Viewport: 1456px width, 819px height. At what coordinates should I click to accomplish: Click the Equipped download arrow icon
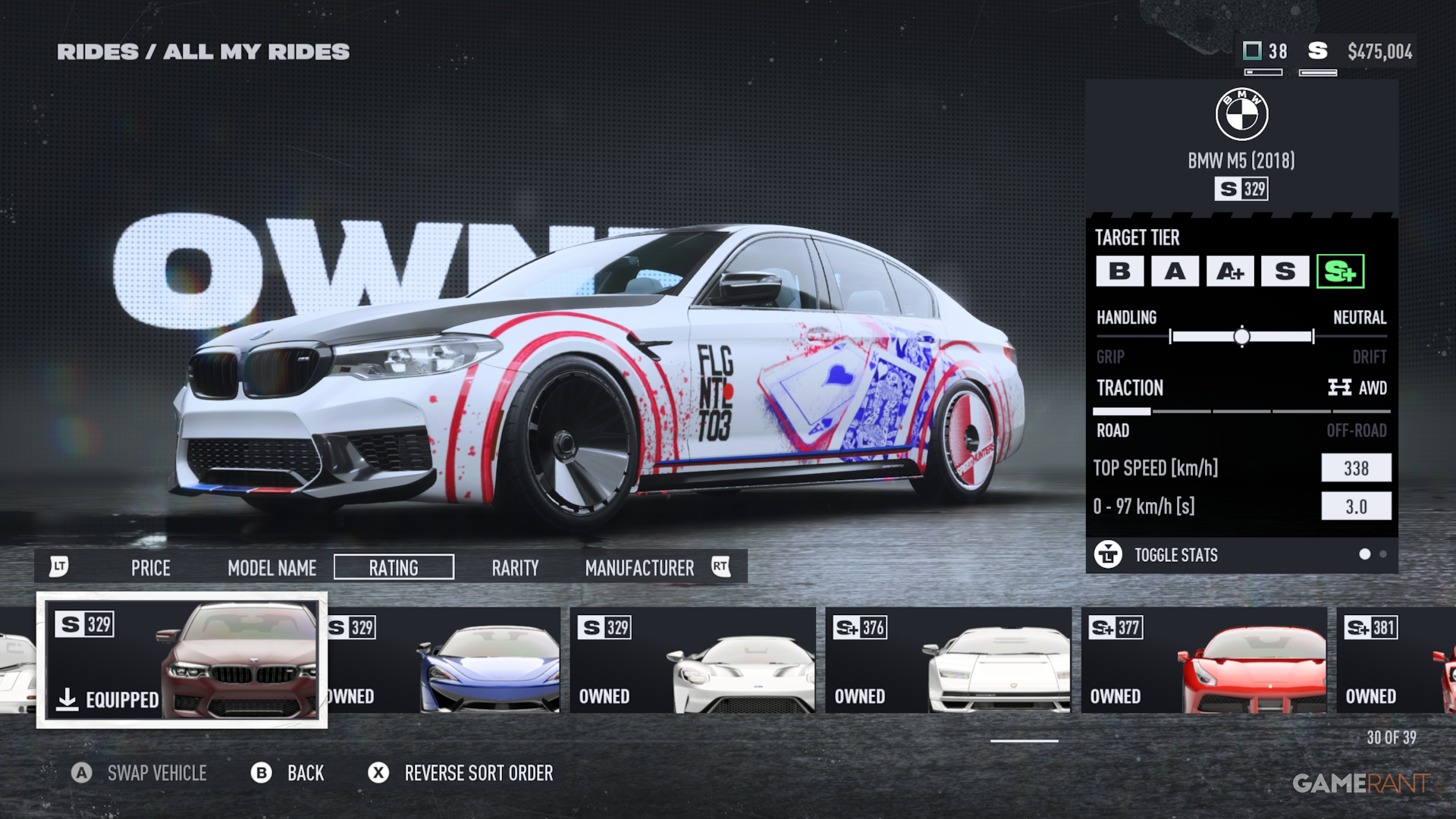pos(68,700)
